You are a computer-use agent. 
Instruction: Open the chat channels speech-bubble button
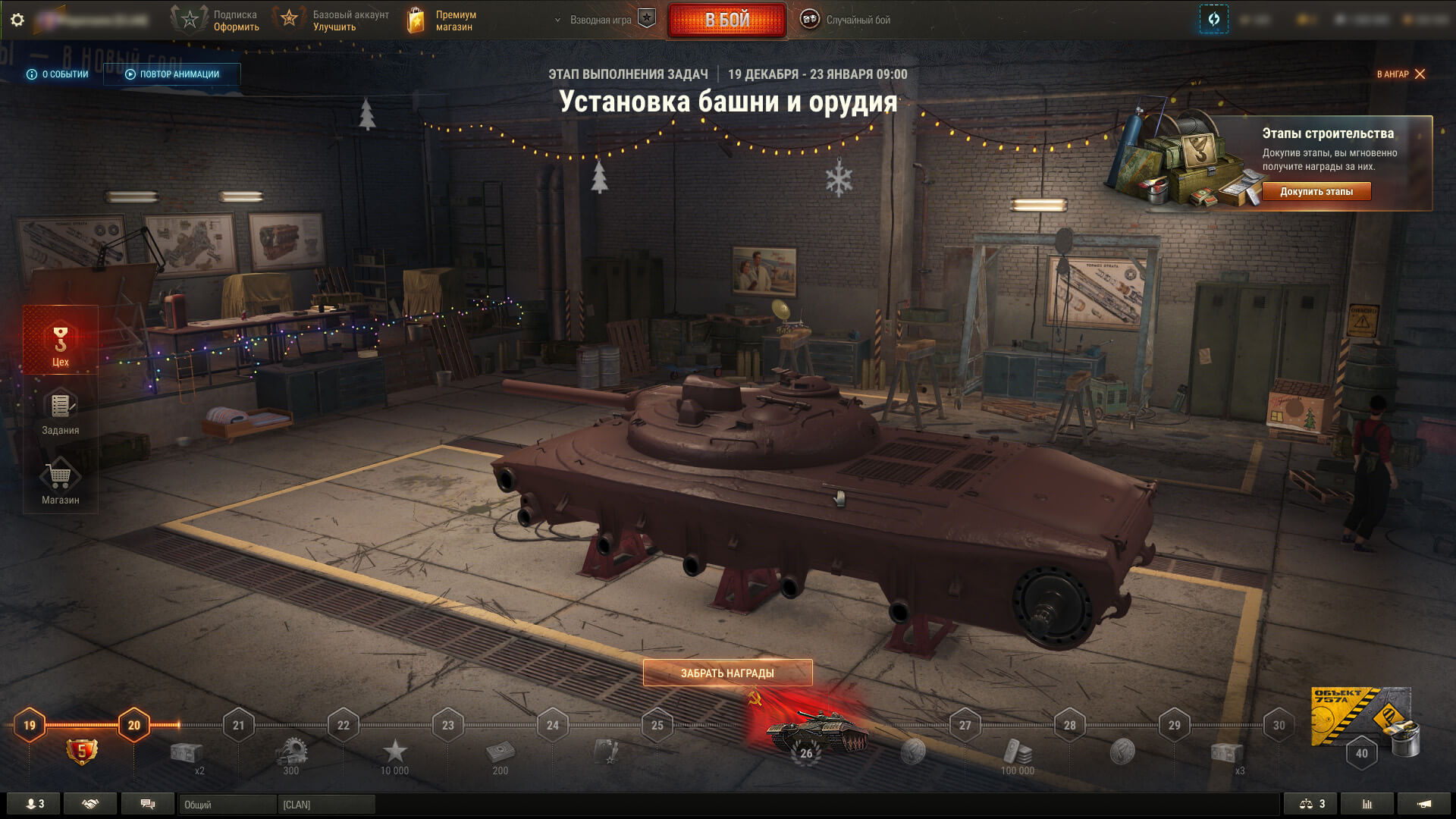(148, 804)
